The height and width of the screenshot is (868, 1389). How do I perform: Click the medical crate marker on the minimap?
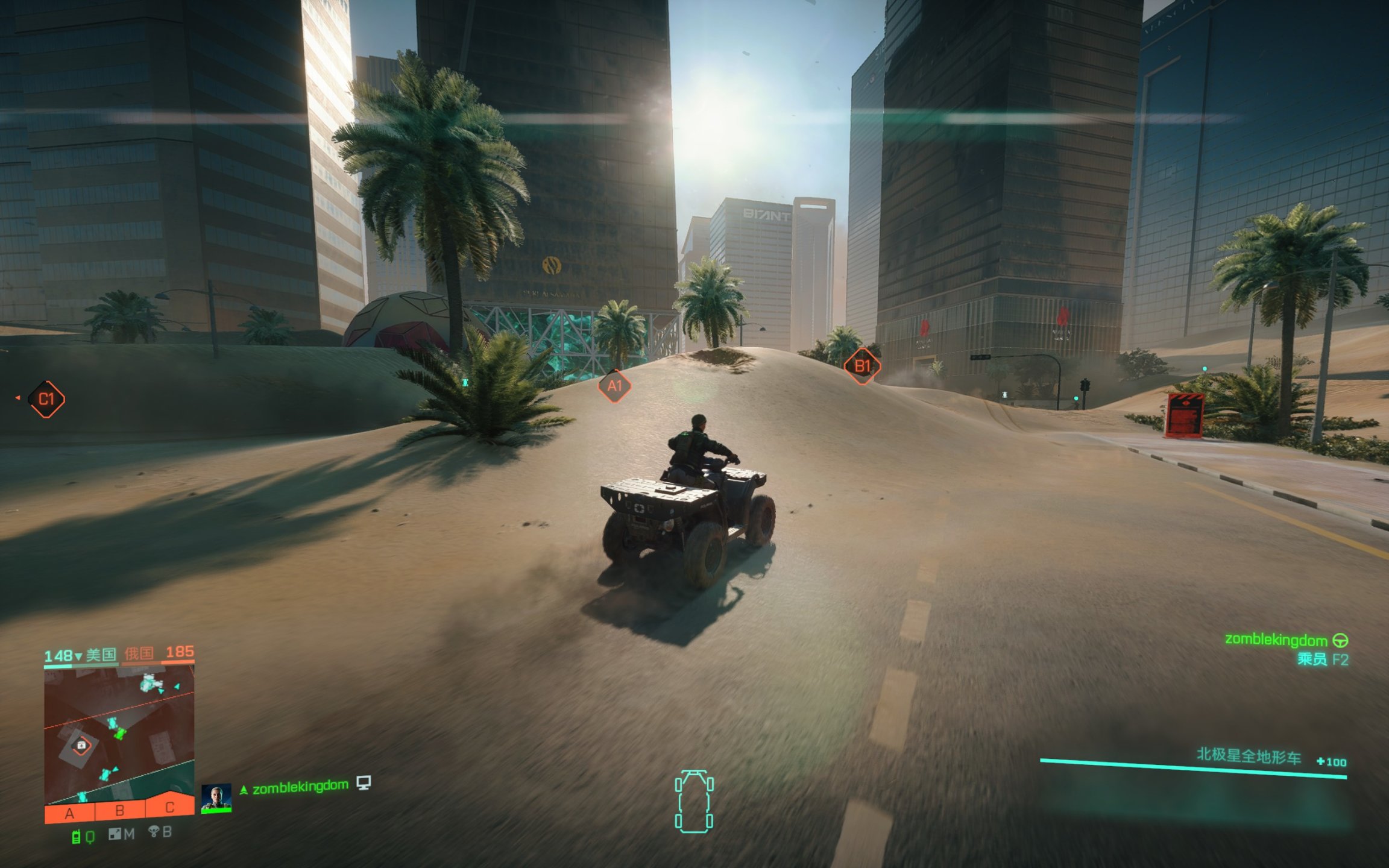(81, 746)
